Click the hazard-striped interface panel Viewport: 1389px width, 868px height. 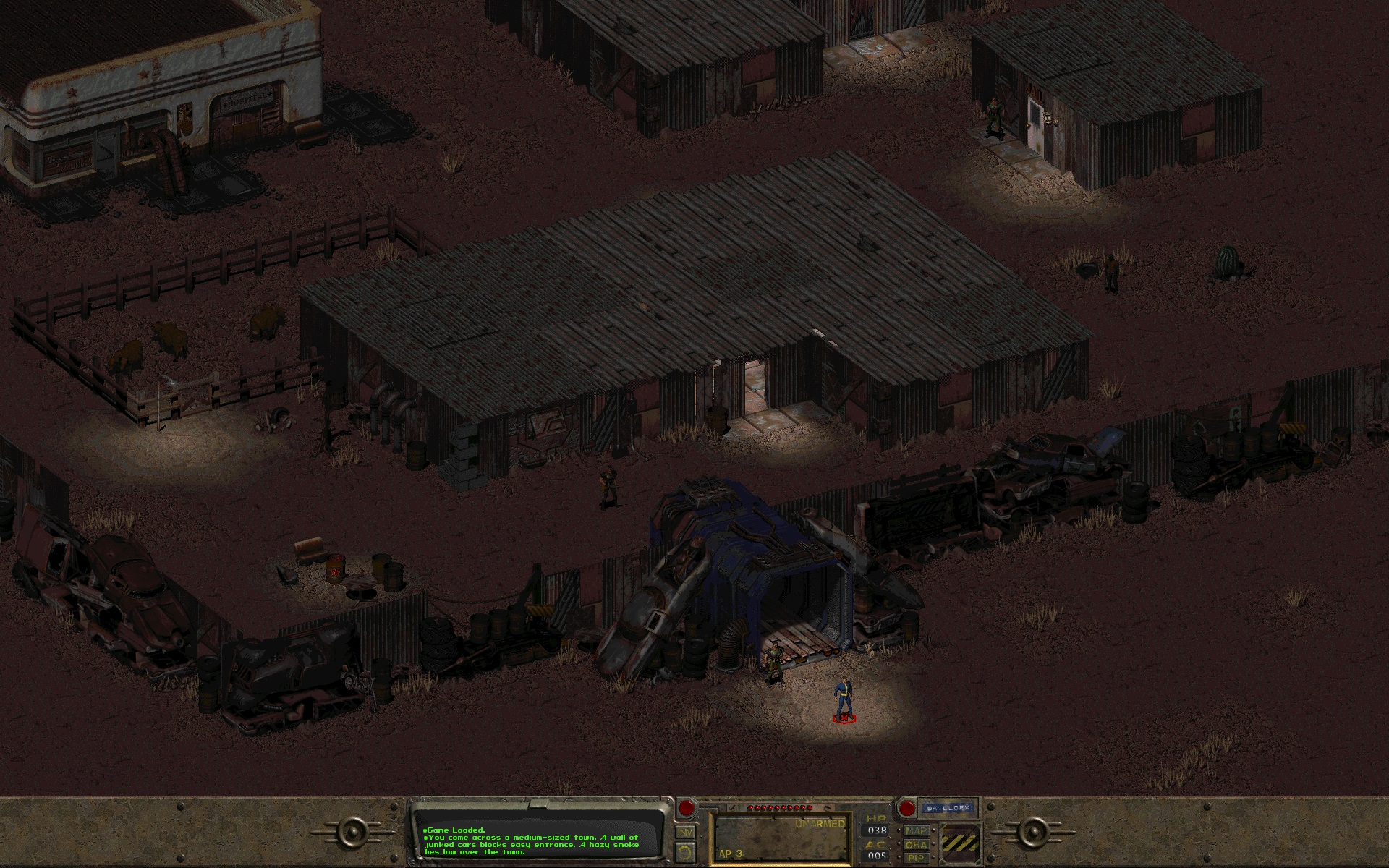coord(959,844)
